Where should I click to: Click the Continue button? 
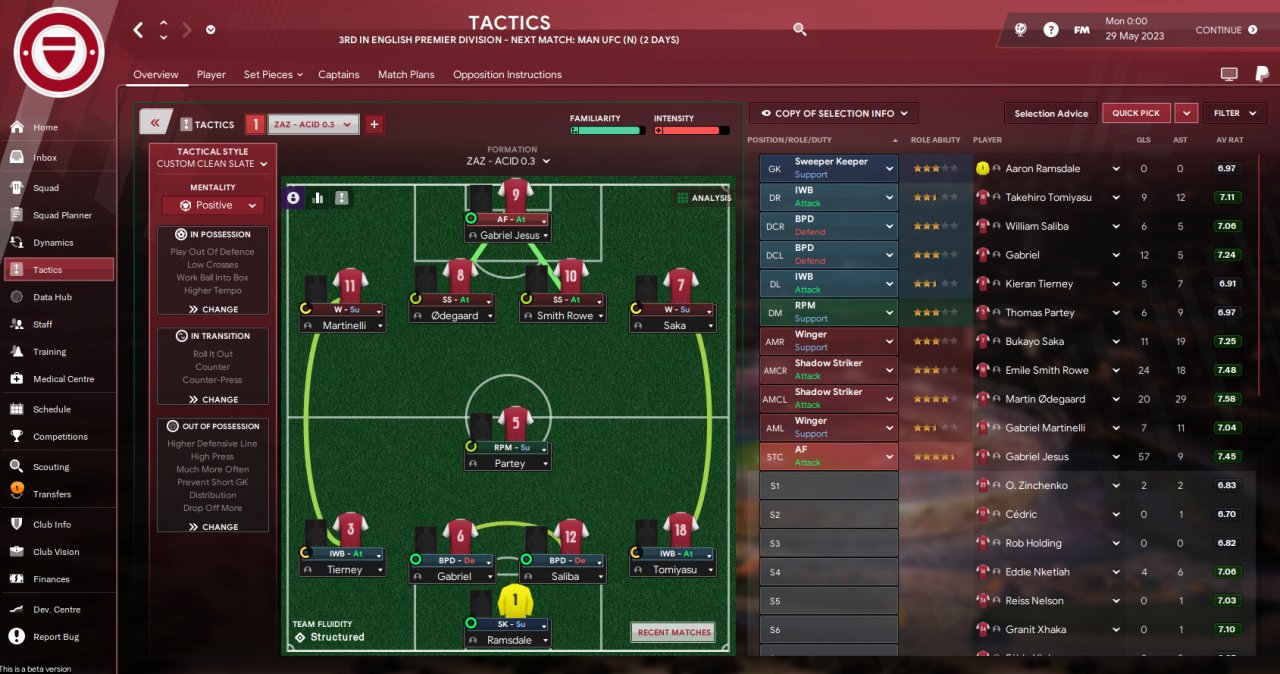click(1226, 30)
